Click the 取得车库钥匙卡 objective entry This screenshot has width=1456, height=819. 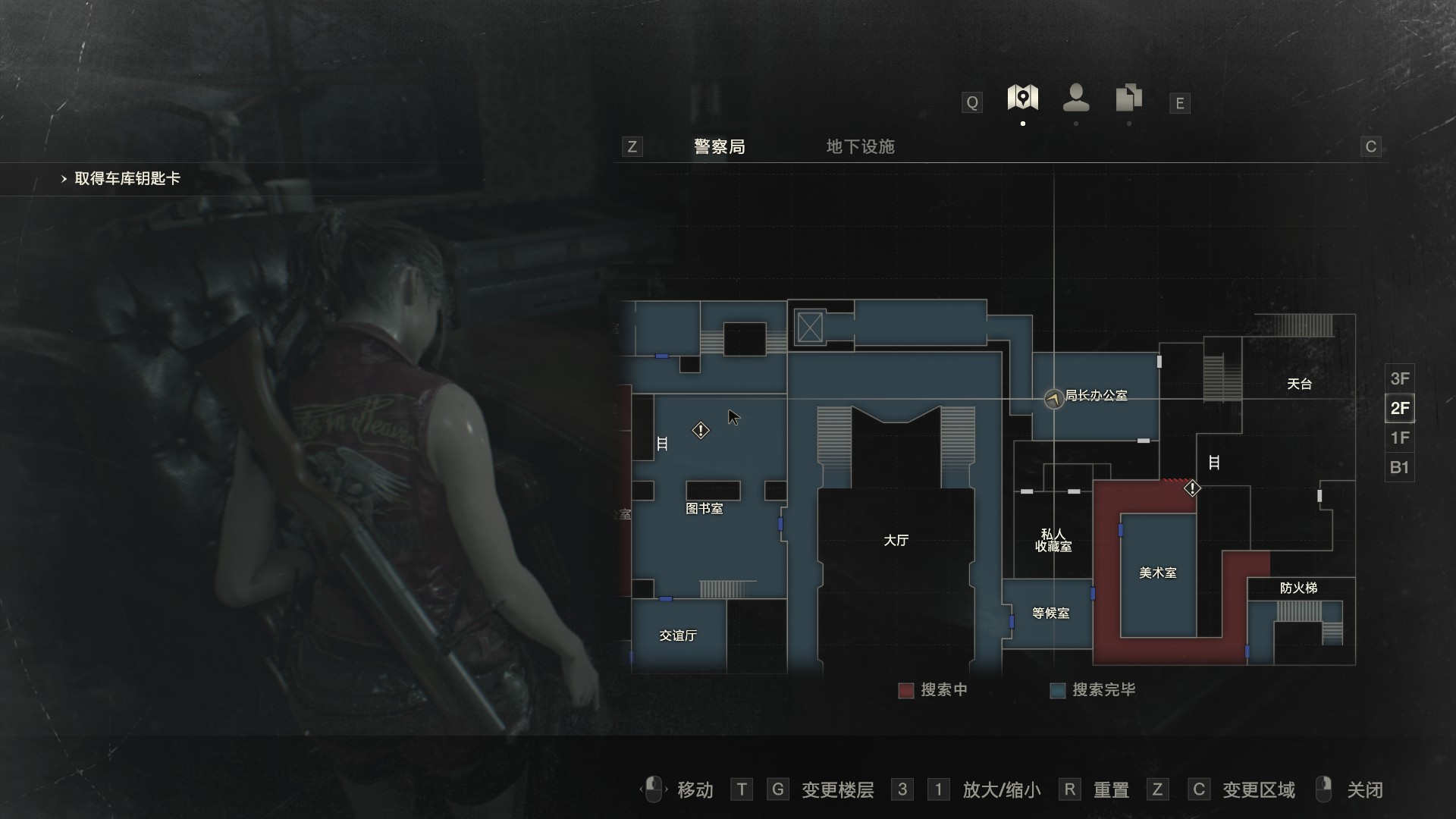(x=127, y=179)
